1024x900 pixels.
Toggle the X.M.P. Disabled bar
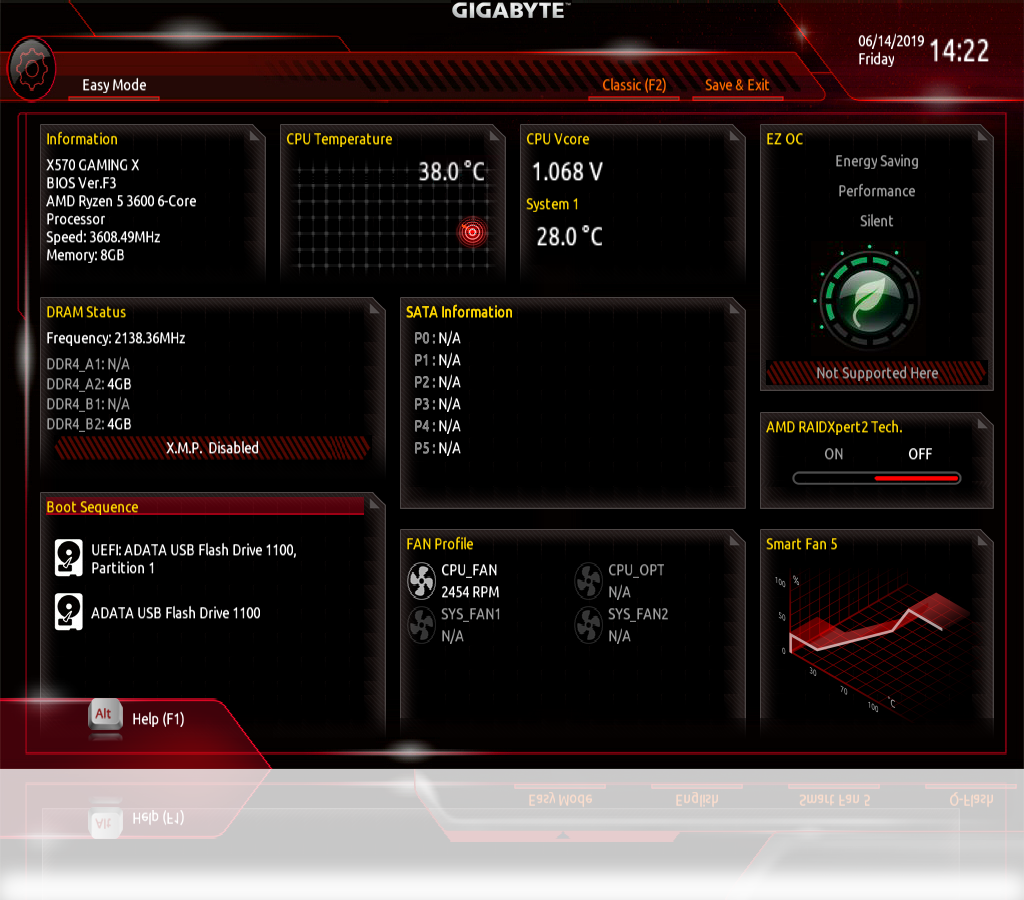(x=212, y=448)
